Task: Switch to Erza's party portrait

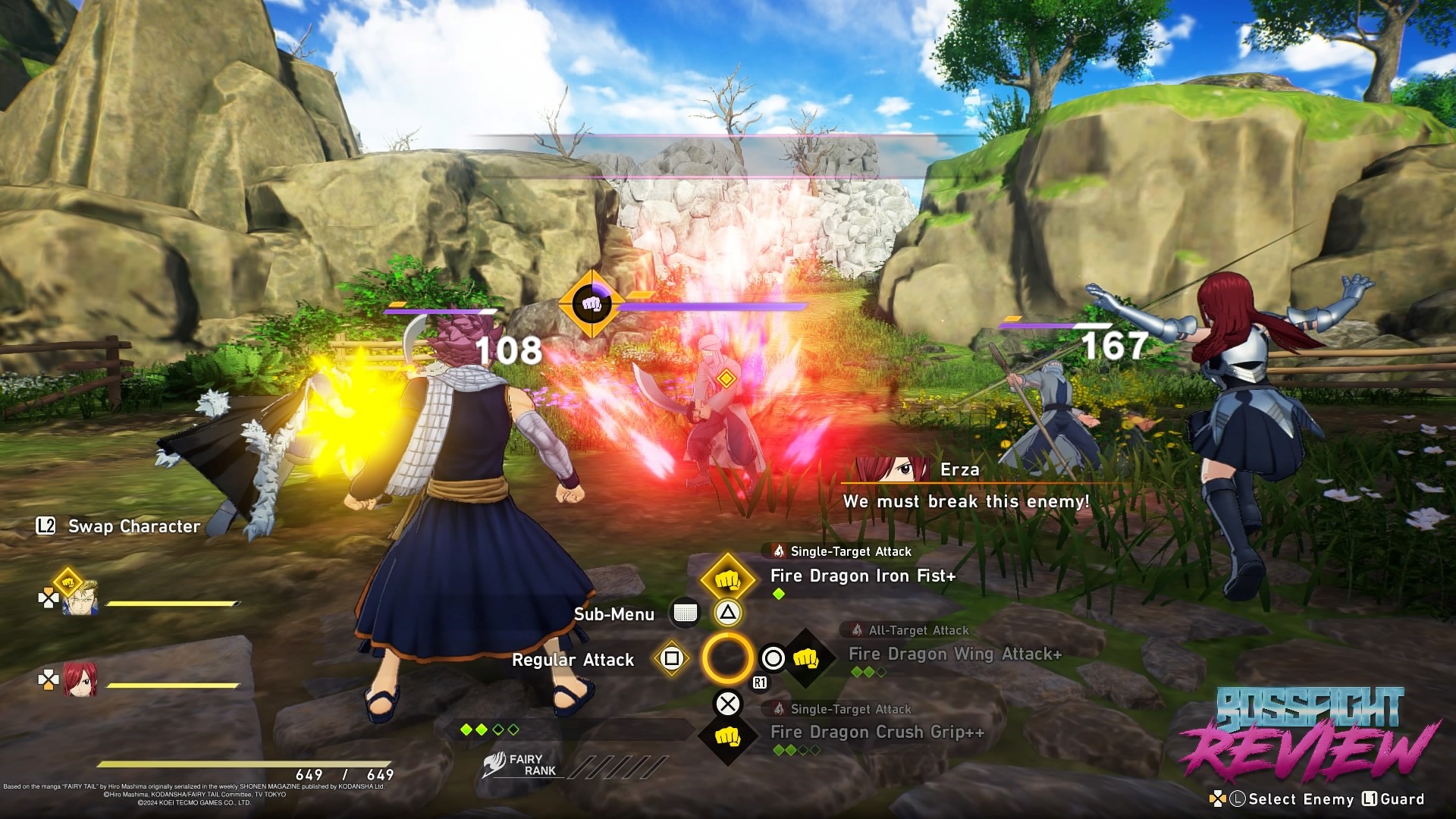Action: click(80, 679)
